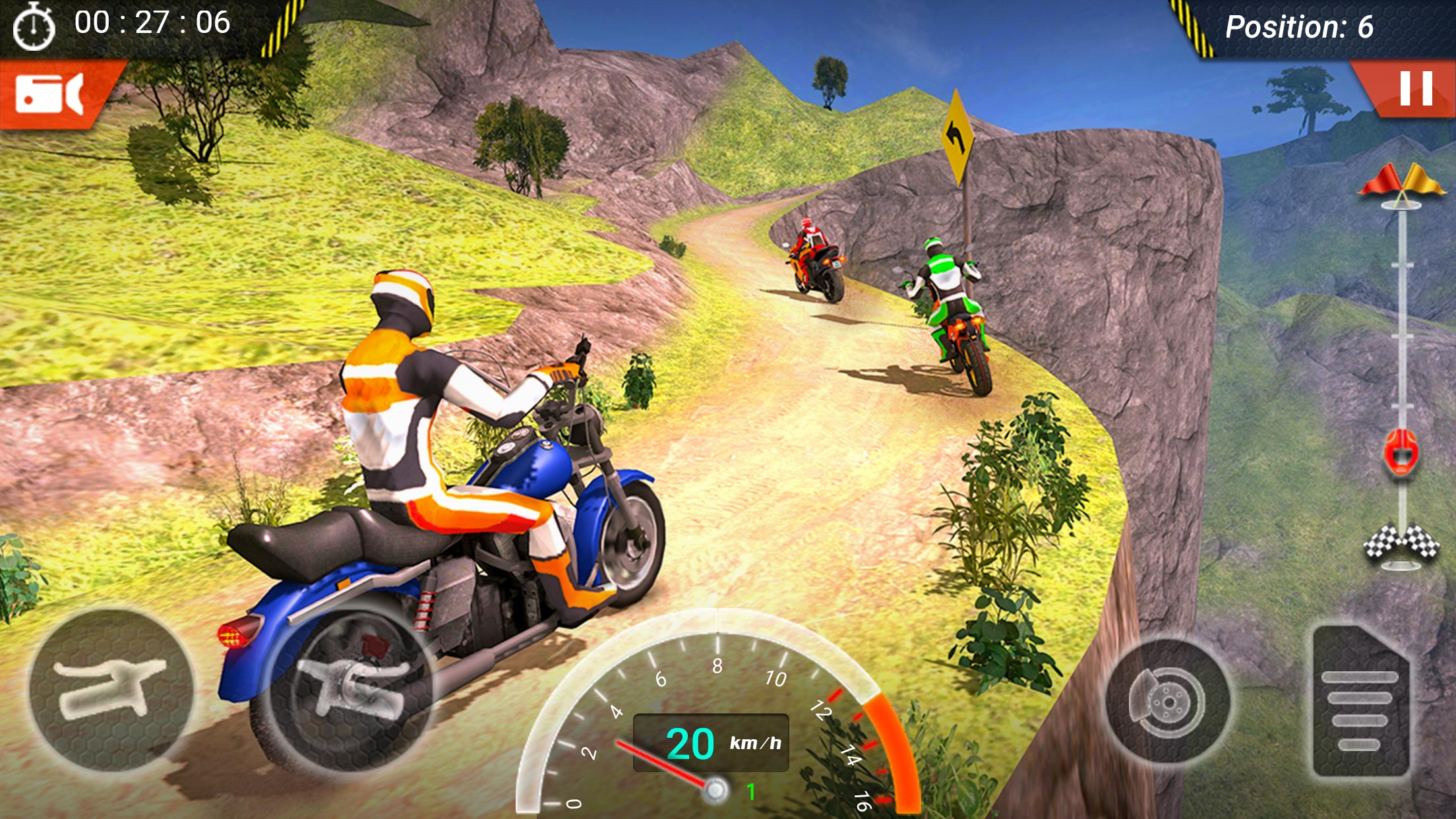
Task: Tap the steer-left handlebar control
Action: [111, 689]
